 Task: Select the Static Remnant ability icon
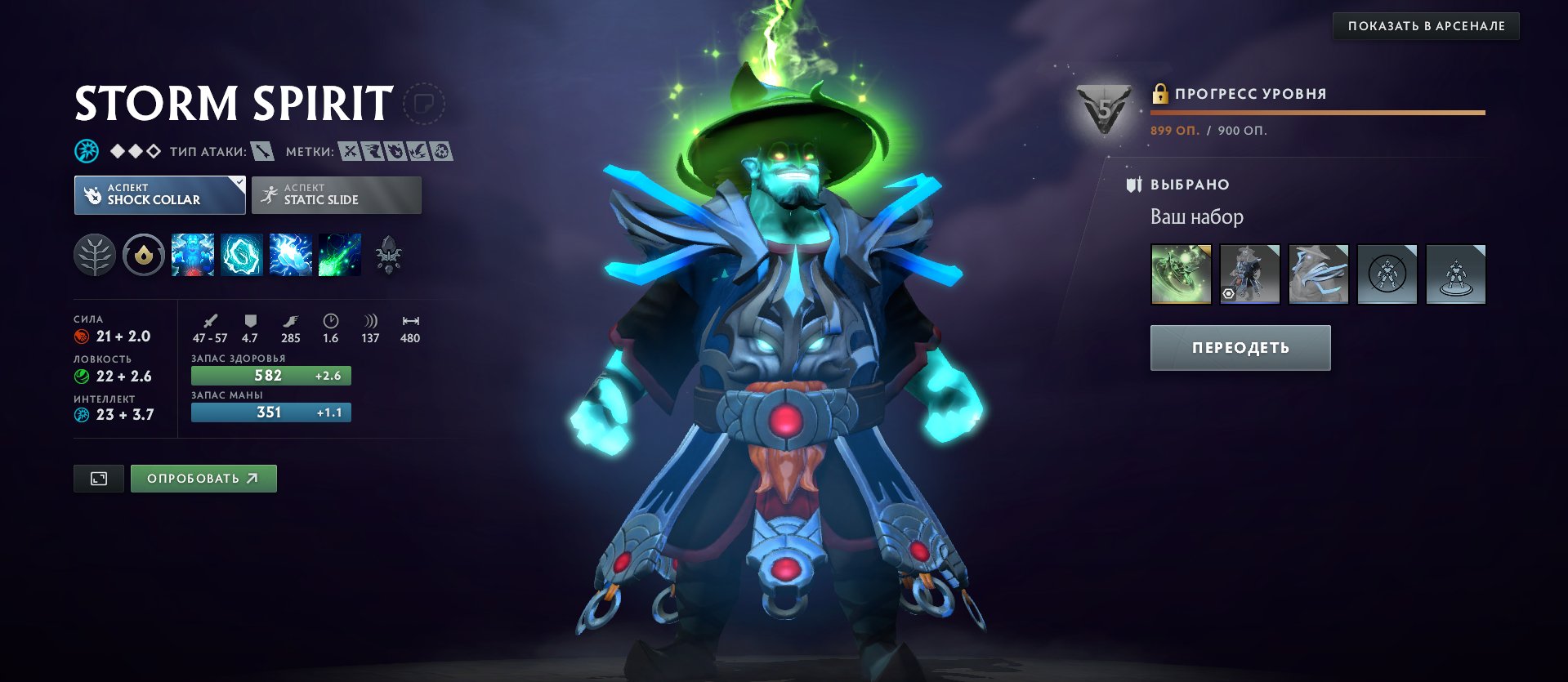tap(193, 255)
